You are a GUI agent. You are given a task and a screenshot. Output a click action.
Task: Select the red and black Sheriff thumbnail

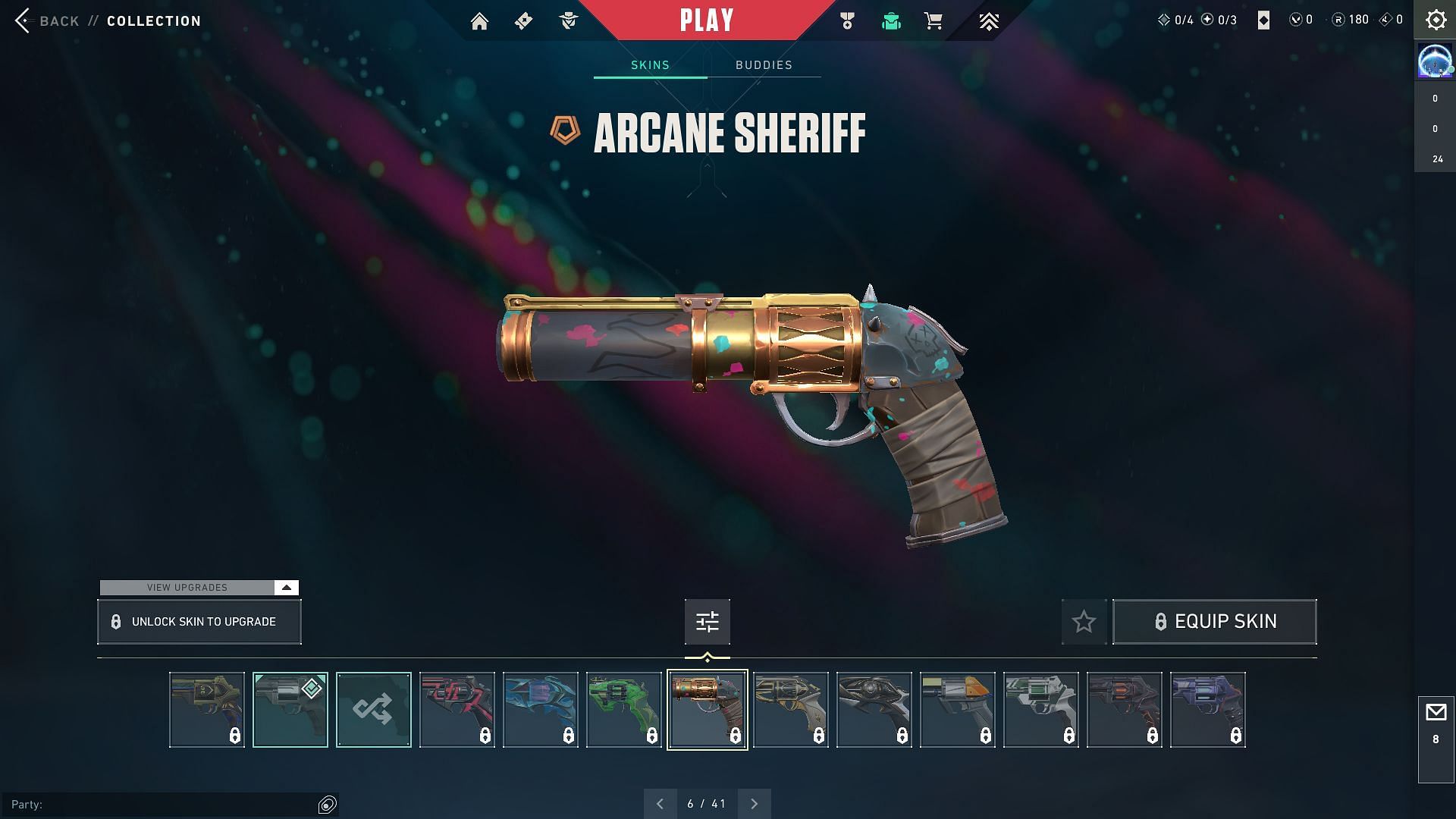click(x=457, y=710)
